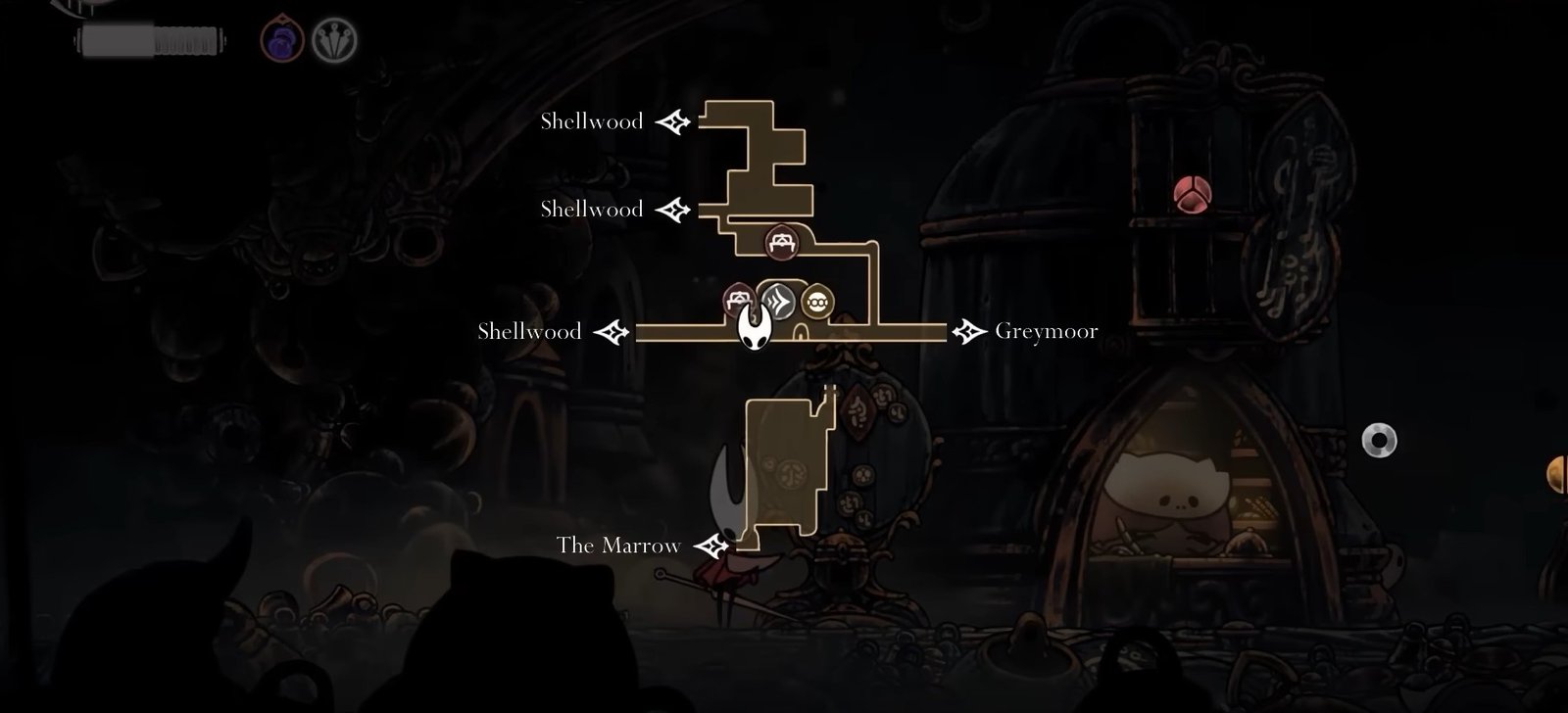The height and width of the screenshot is (713, 1568).
Task: Select the gold bead-chain vendor map marker
Action: [817, 302]
